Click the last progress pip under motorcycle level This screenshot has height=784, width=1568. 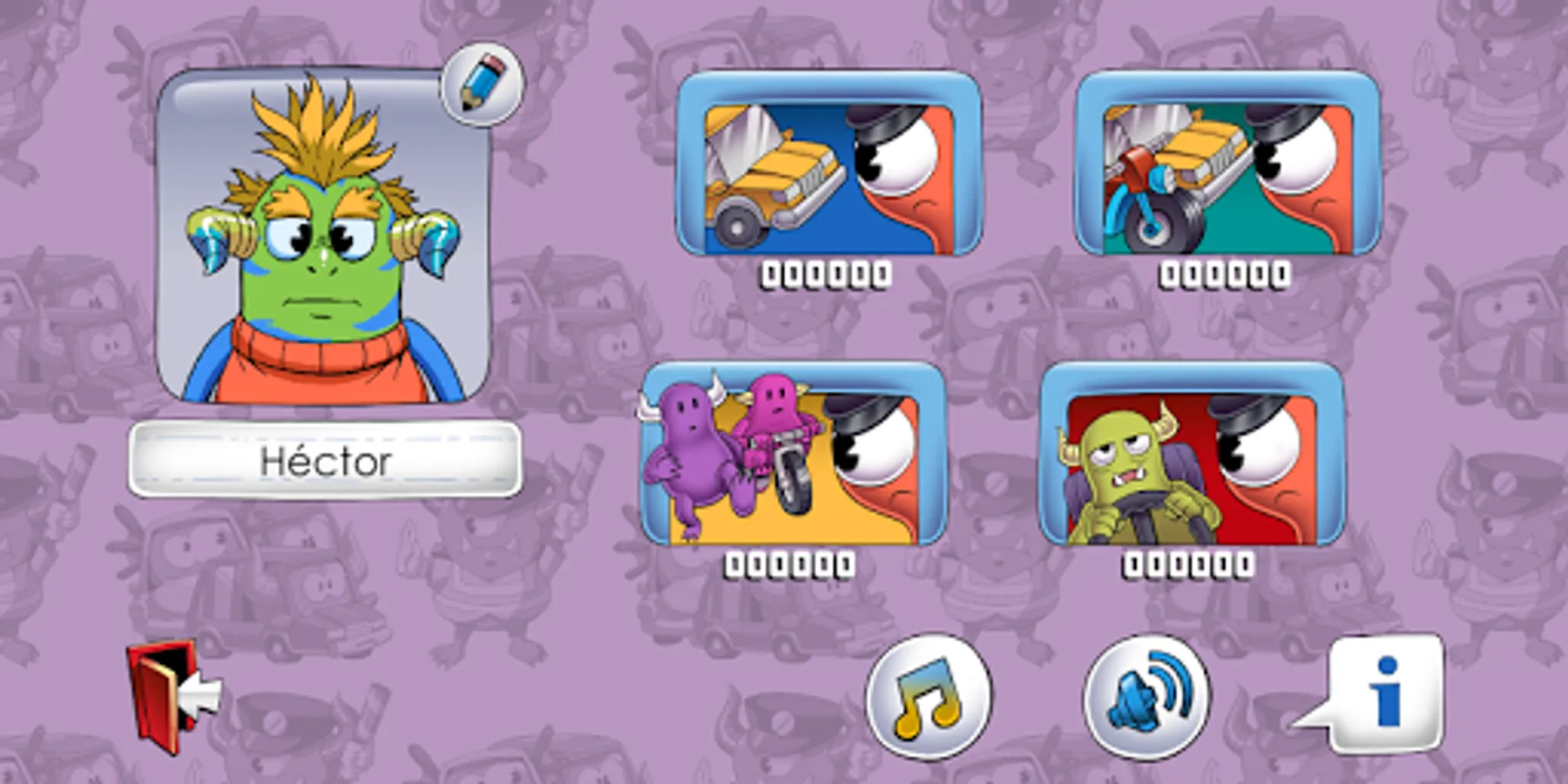[1281, 274]
